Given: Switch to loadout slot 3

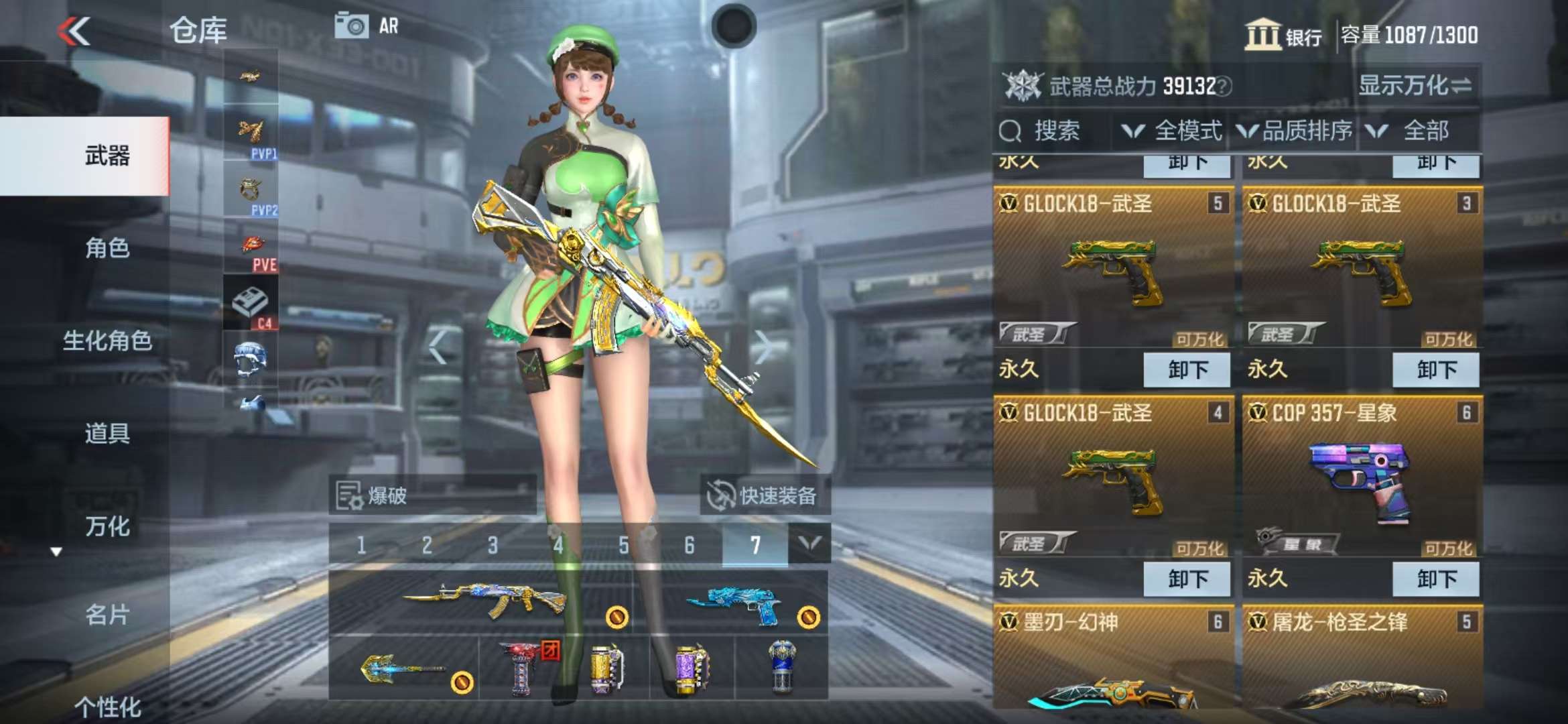Looking at the screenshot, I should 493,545.
